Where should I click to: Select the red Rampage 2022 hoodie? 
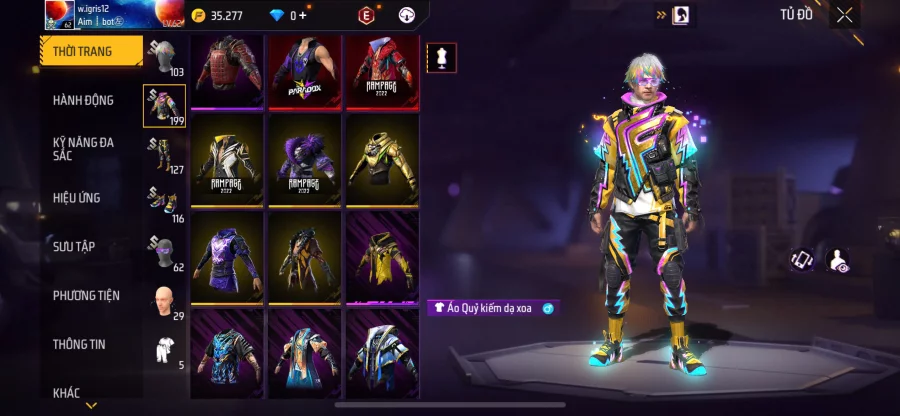(383, 70)
